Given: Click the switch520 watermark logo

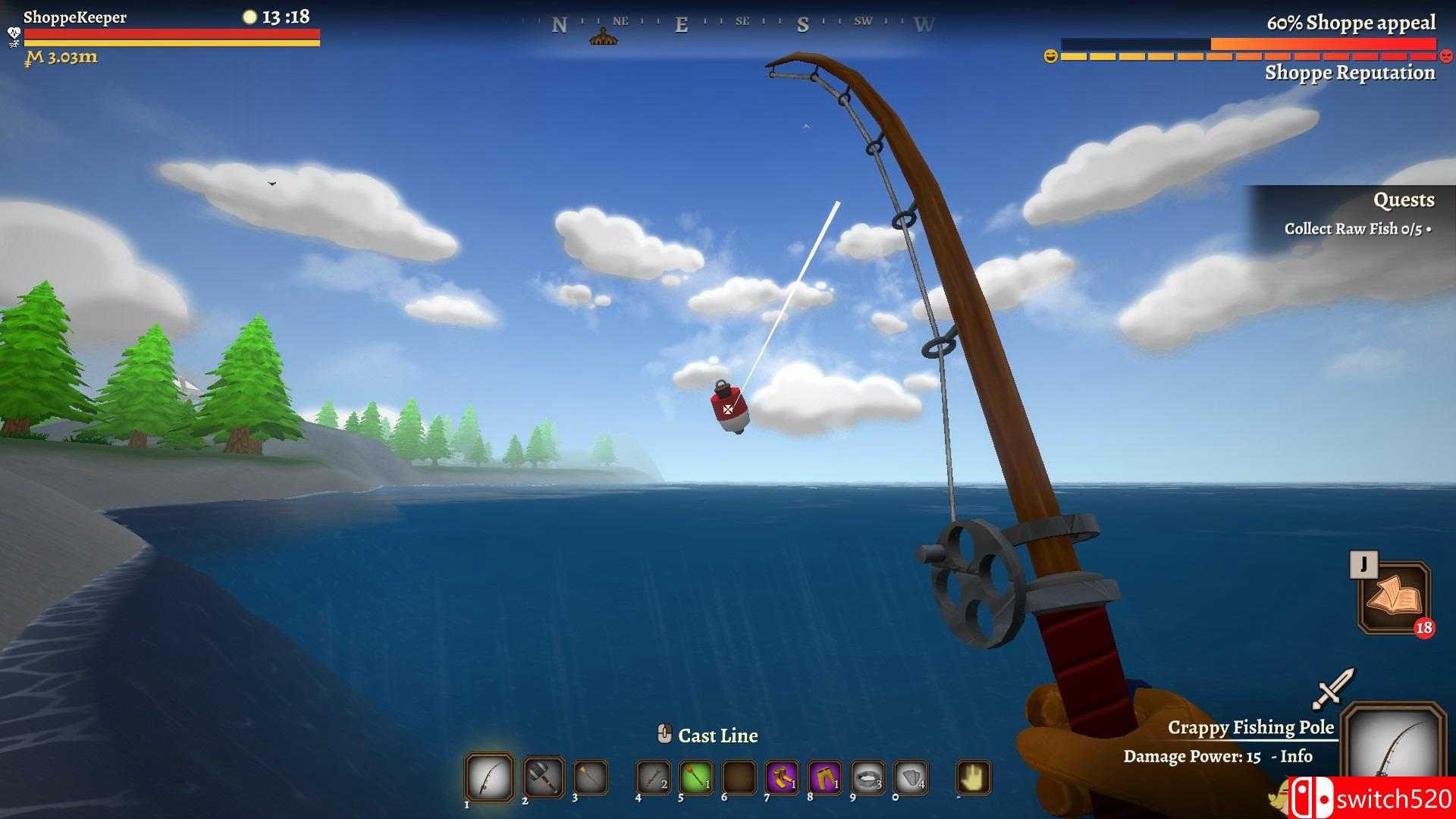Looking at the screenshot, I should click(x=1373, y=799).
